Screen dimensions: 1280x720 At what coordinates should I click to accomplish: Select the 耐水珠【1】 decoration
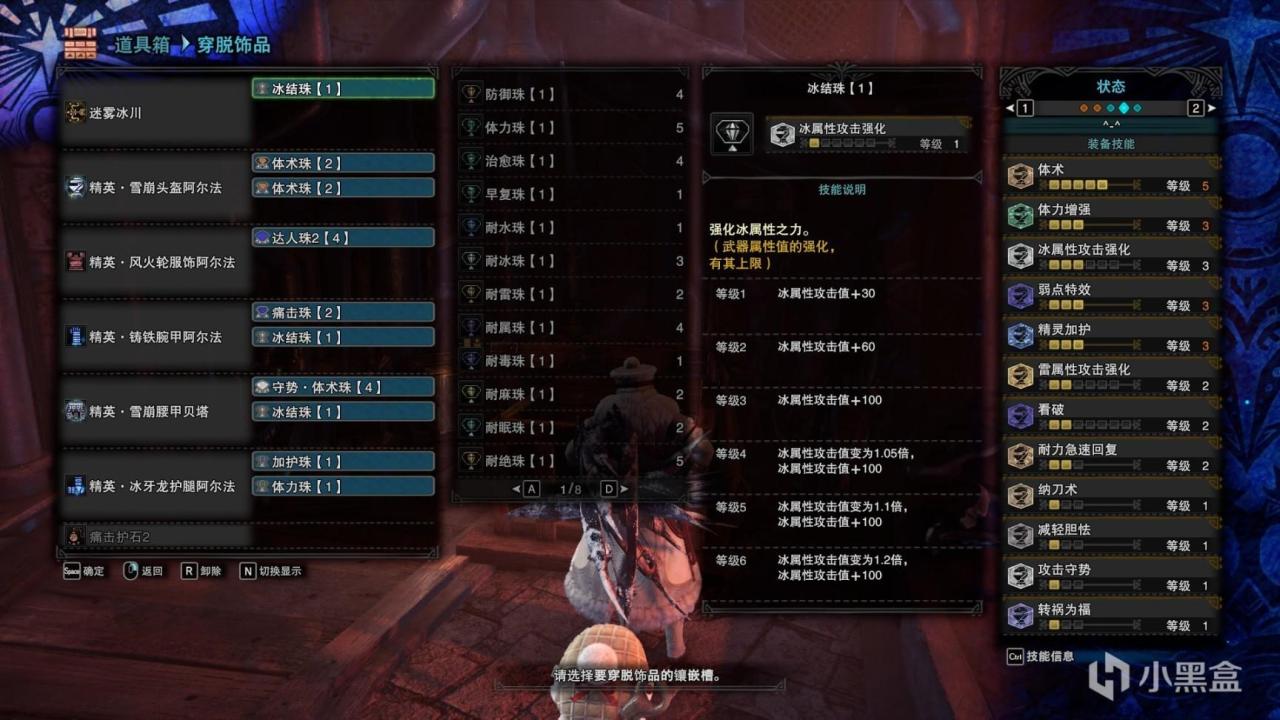pyautogui.click(x=571, y=228)
